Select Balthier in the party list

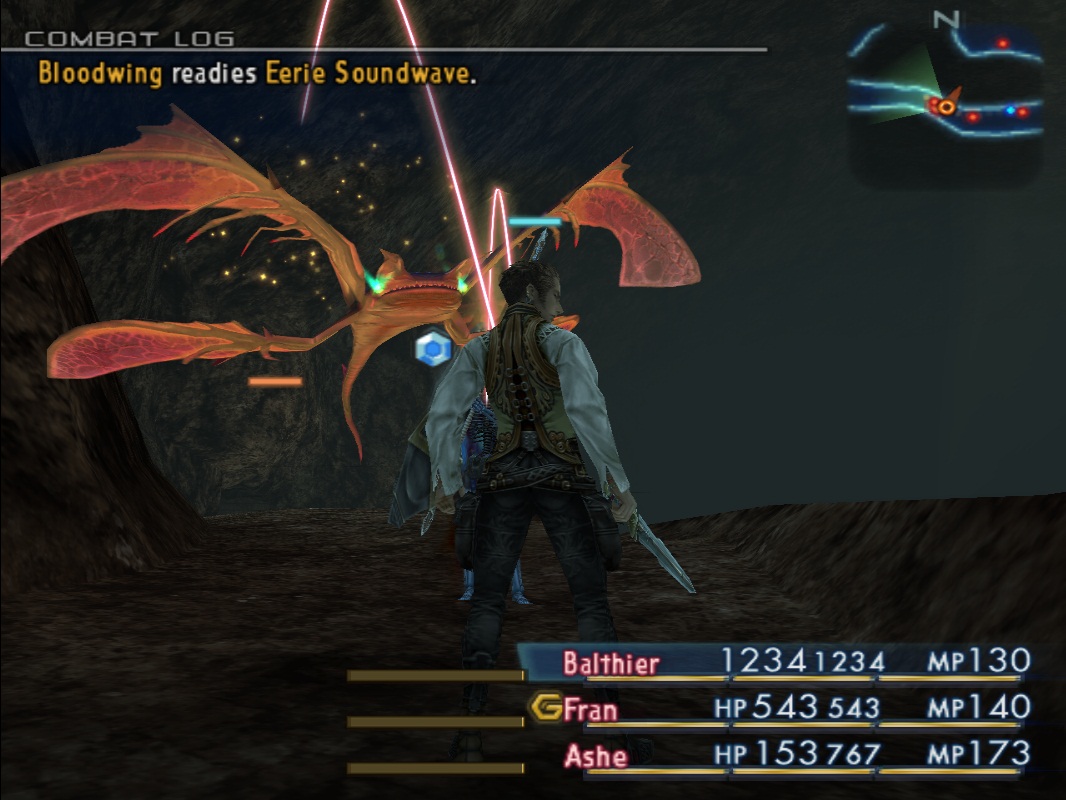[610, 662]
